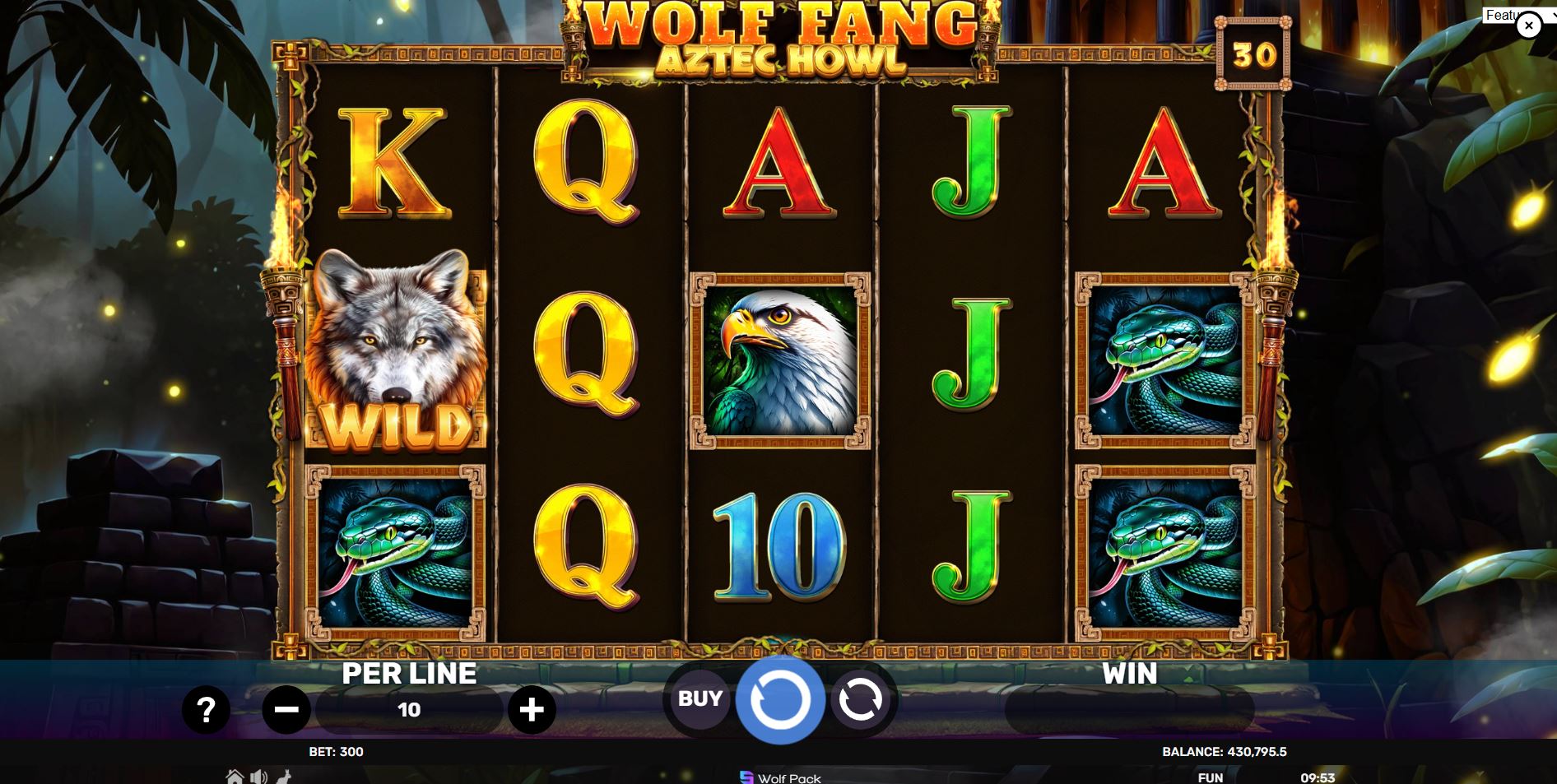Toggle the Feature option off with its X
This screenshot has width=1557, height=784.
(1528, 26)
